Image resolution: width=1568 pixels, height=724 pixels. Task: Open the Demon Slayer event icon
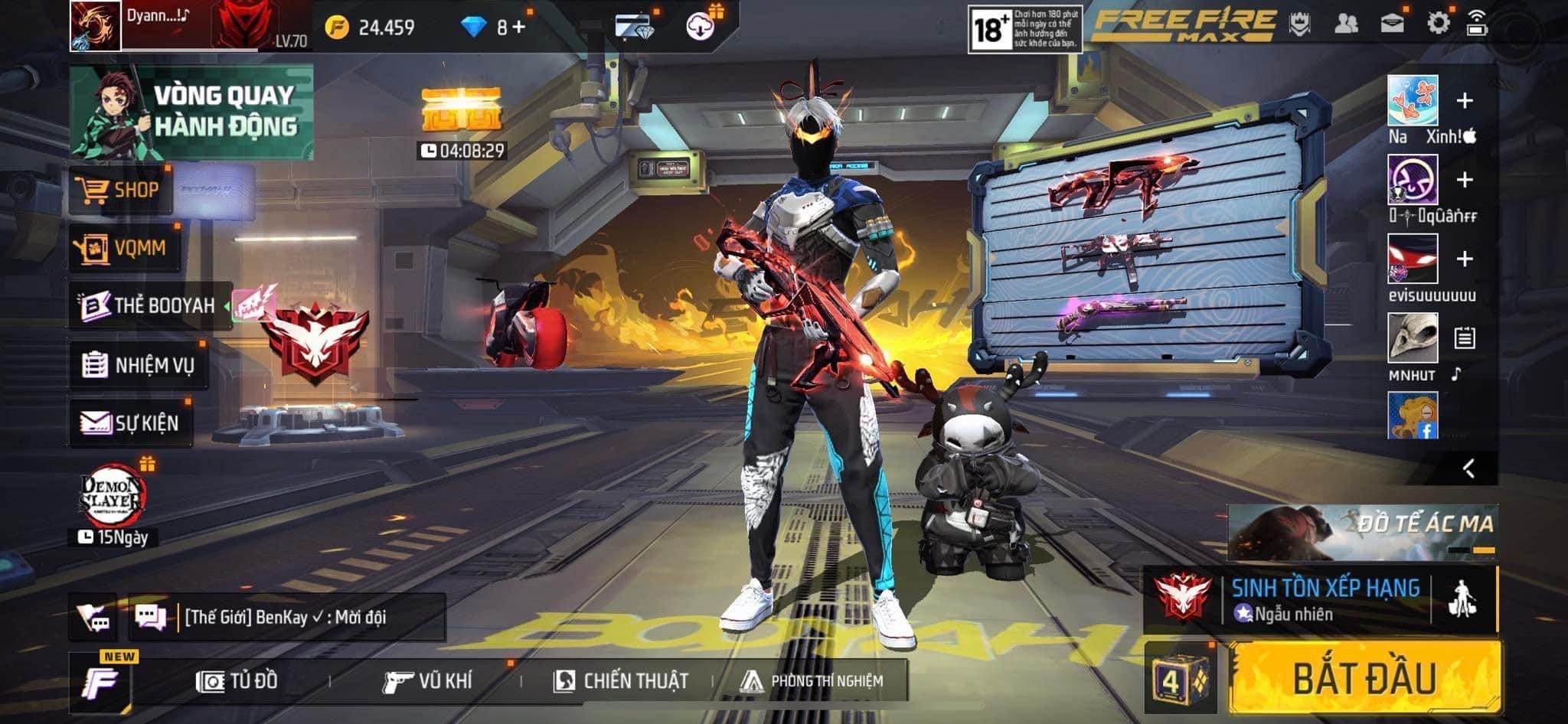point(113,498)
